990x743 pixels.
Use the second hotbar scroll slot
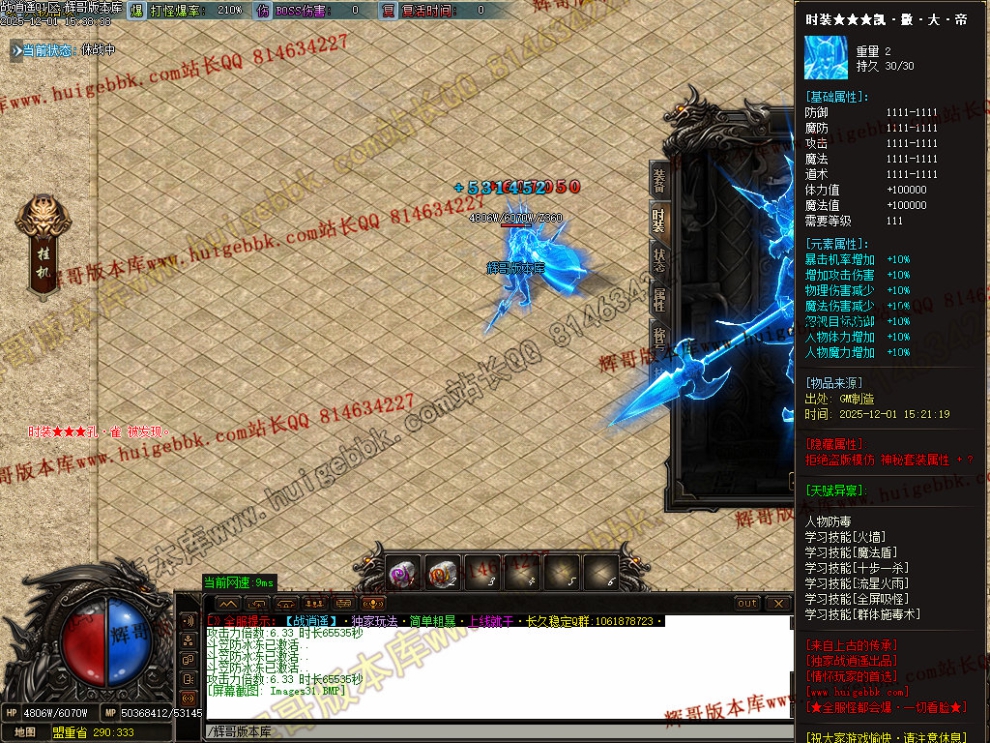tap(443, 572)
